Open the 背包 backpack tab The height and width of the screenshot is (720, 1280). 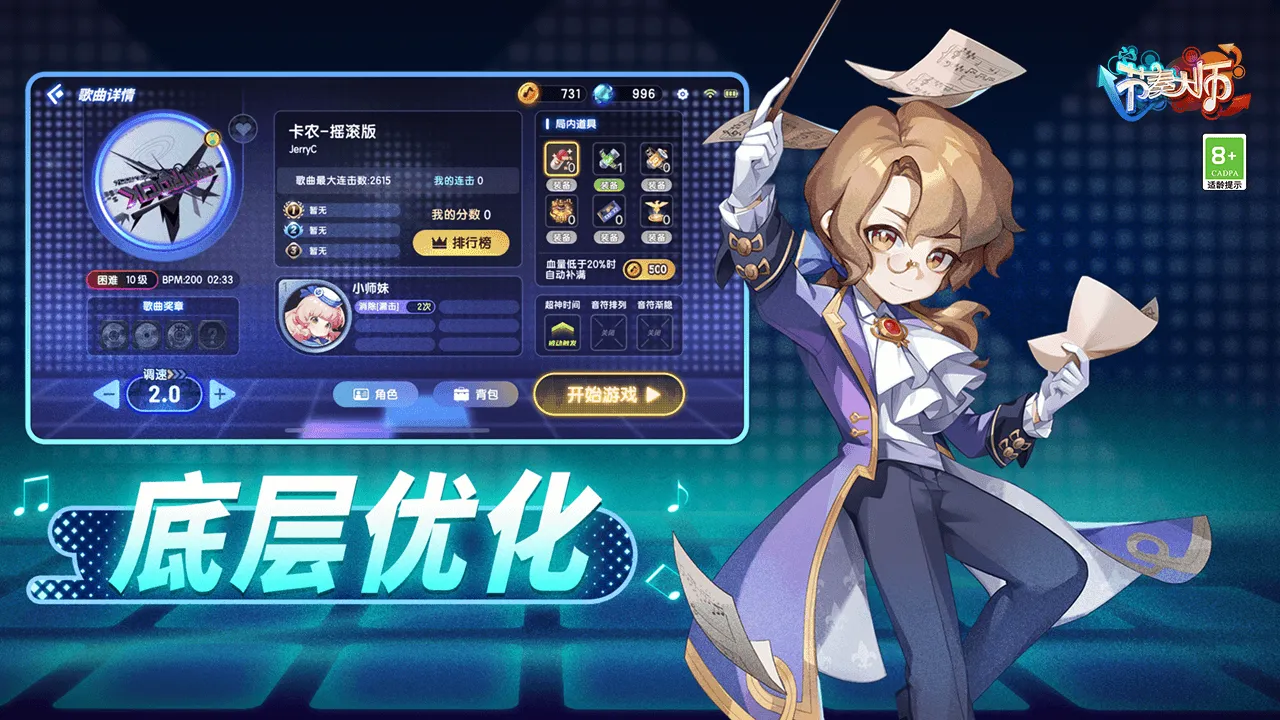(x=477, y=394)
